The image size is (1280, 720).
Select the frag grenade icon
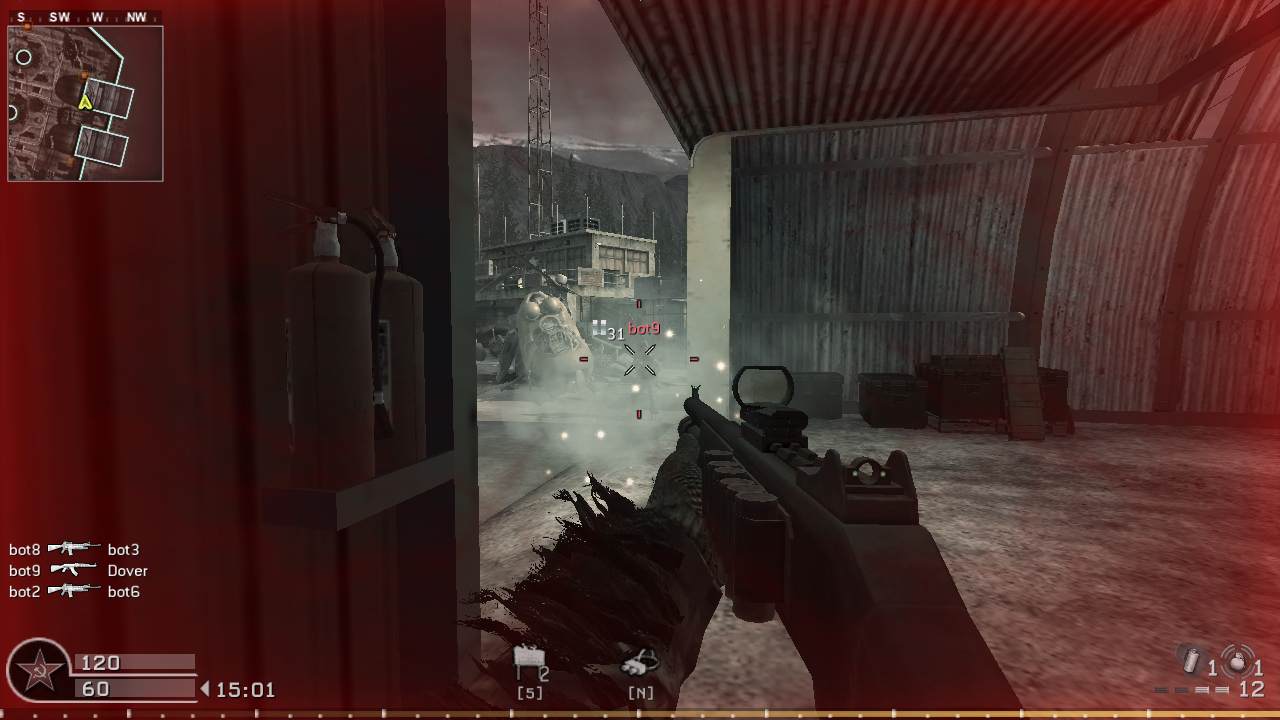pyautogui.click(x=1237, y=661)
